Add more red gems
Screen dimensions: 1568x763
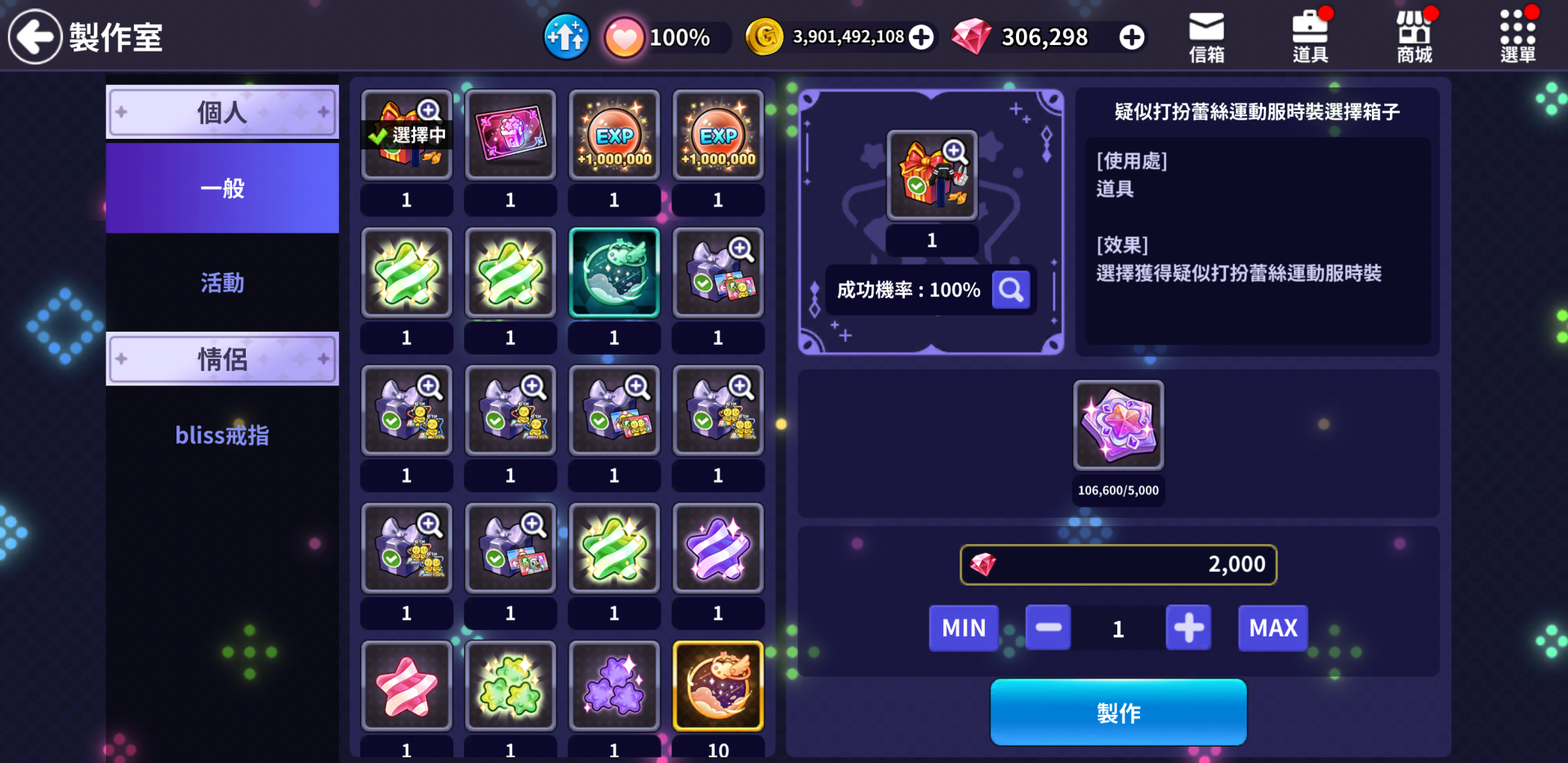(1131, 37)
